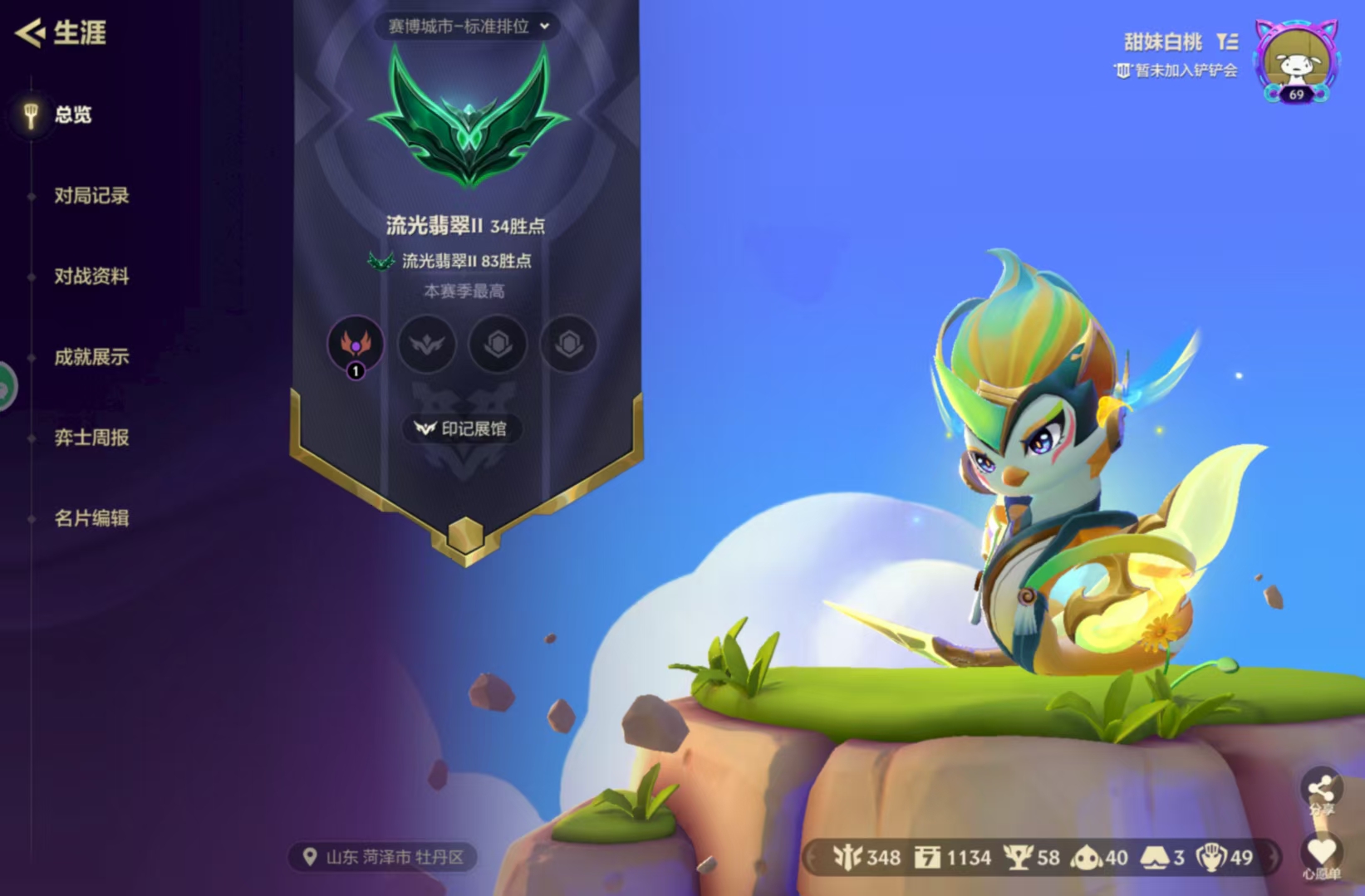Expand the 赛博城市-标准排位 mode dropdown
Image resolution: width=1365 pixels, height=896 pixels.
[x=468, y=27]
